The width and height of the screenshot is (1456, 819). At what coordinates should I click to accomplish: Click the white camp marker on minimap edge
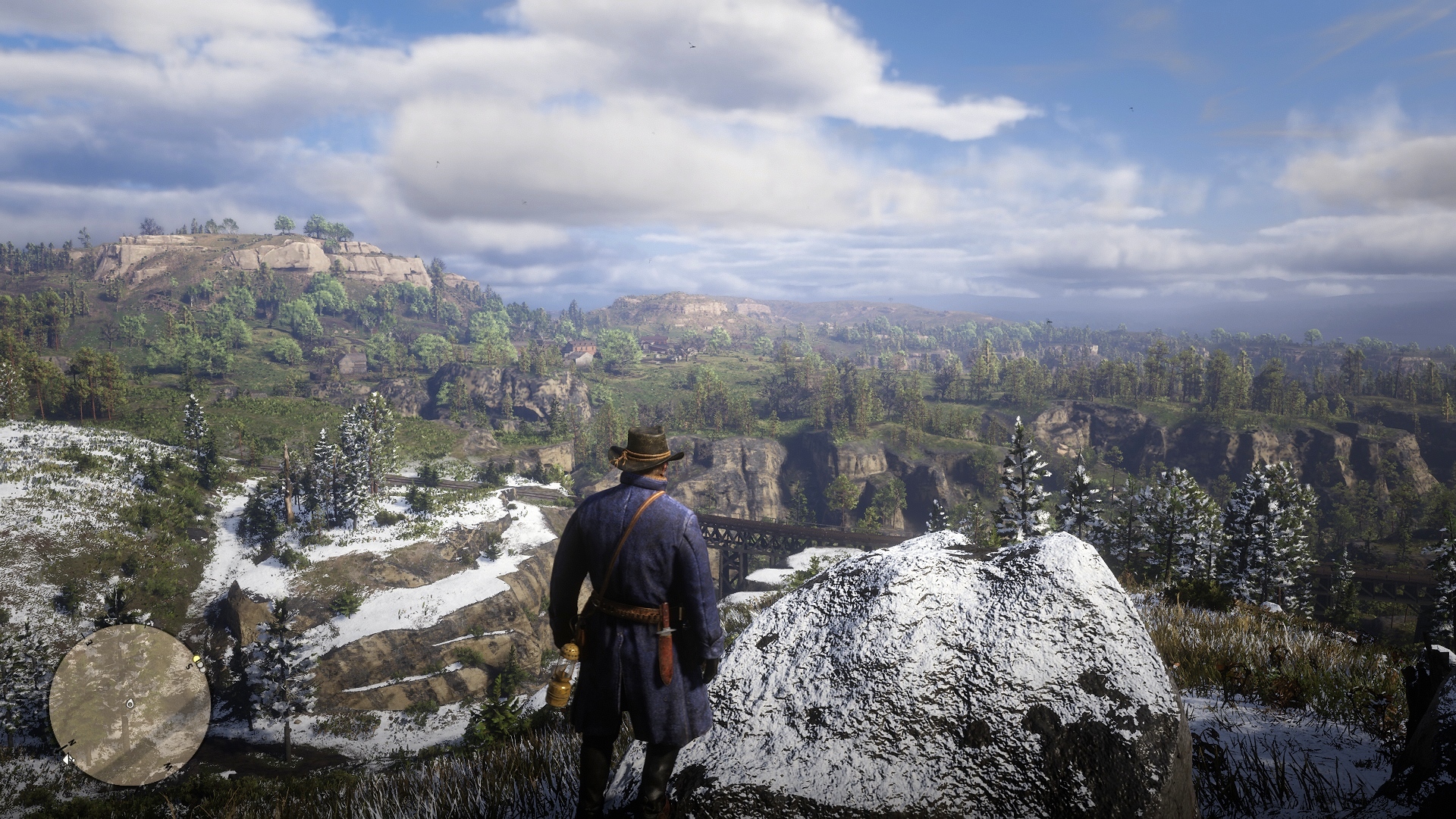(x=67, y=757)
